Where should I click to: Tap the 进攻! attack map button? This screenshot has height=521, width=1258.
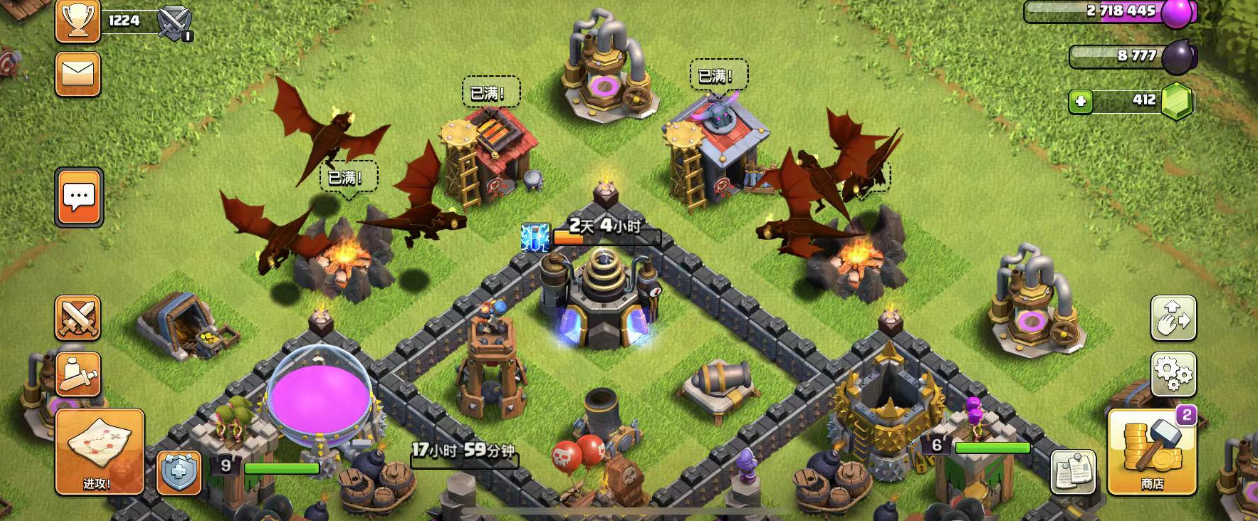pyautogui.click(x=98, y=452)
